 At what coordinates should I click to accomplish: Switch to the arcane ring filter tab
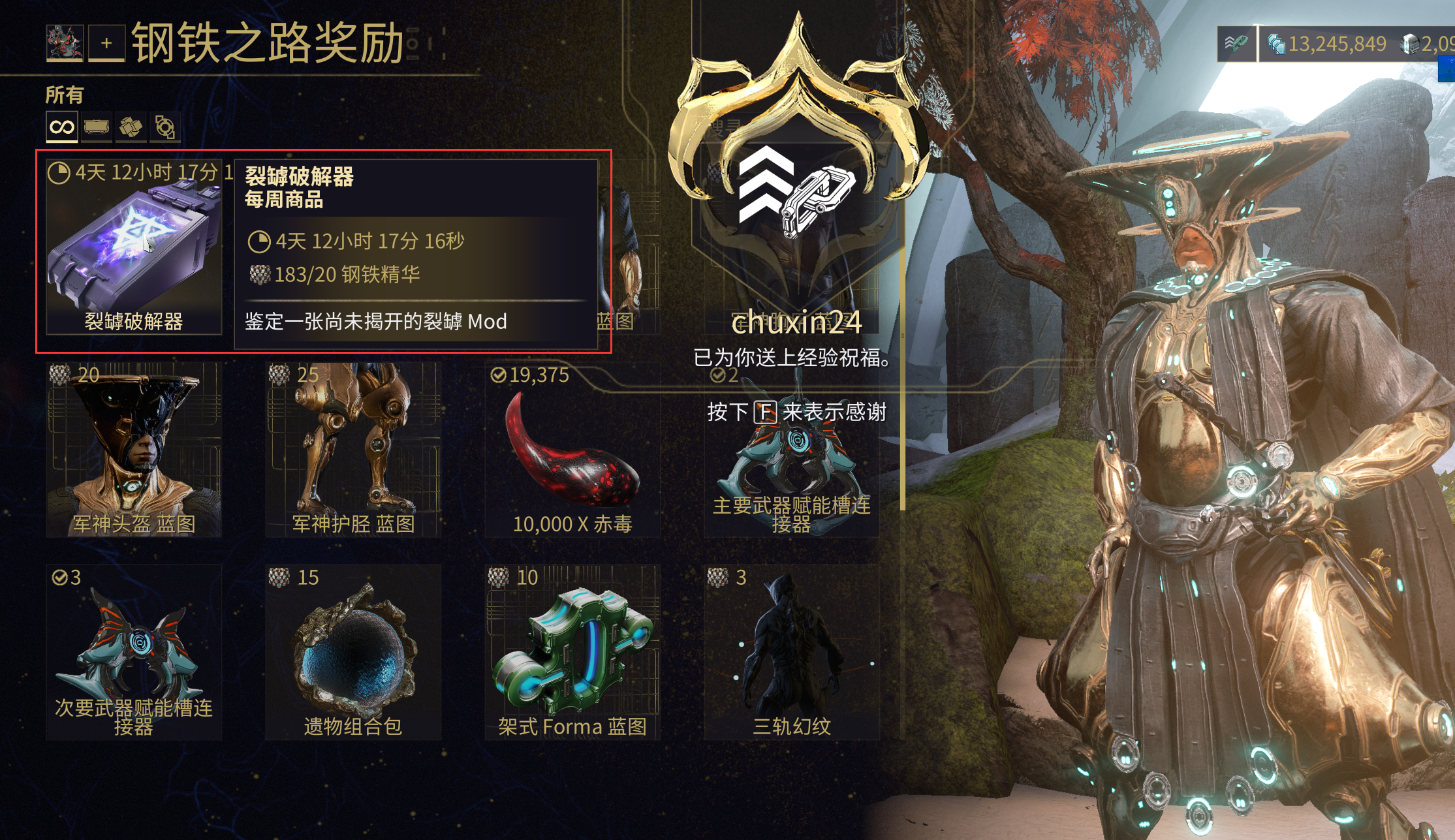pos(164,127)
